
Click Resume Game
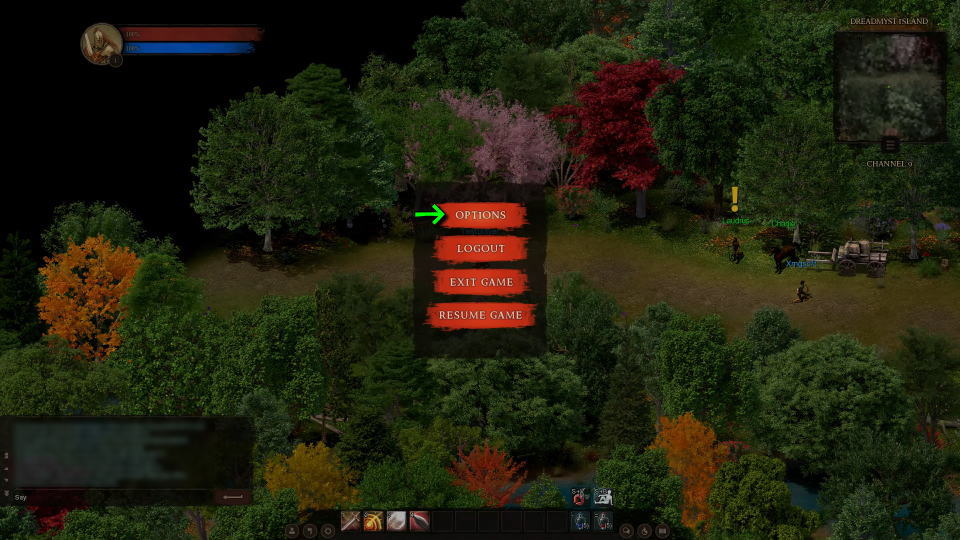pyautogui.click(x=480, y=315)
